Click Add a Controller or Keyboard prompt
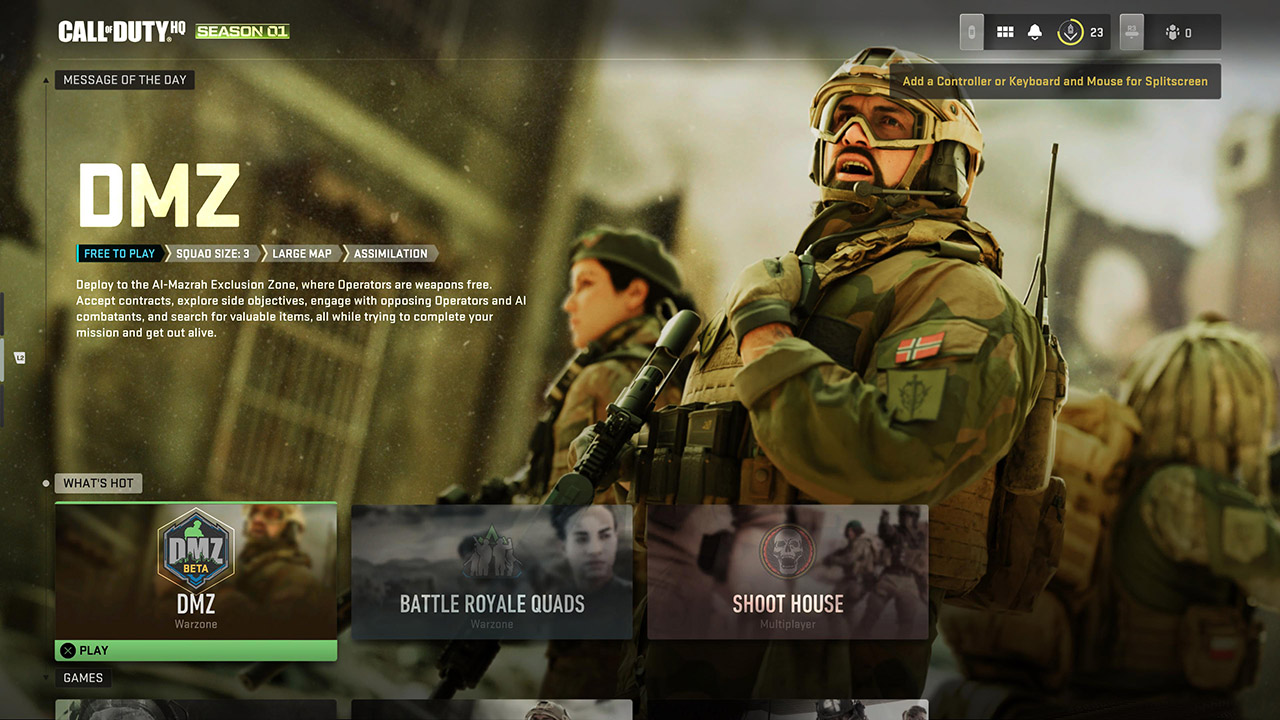The height and width of the screenshot is (720, 1280). [1055, 81]
